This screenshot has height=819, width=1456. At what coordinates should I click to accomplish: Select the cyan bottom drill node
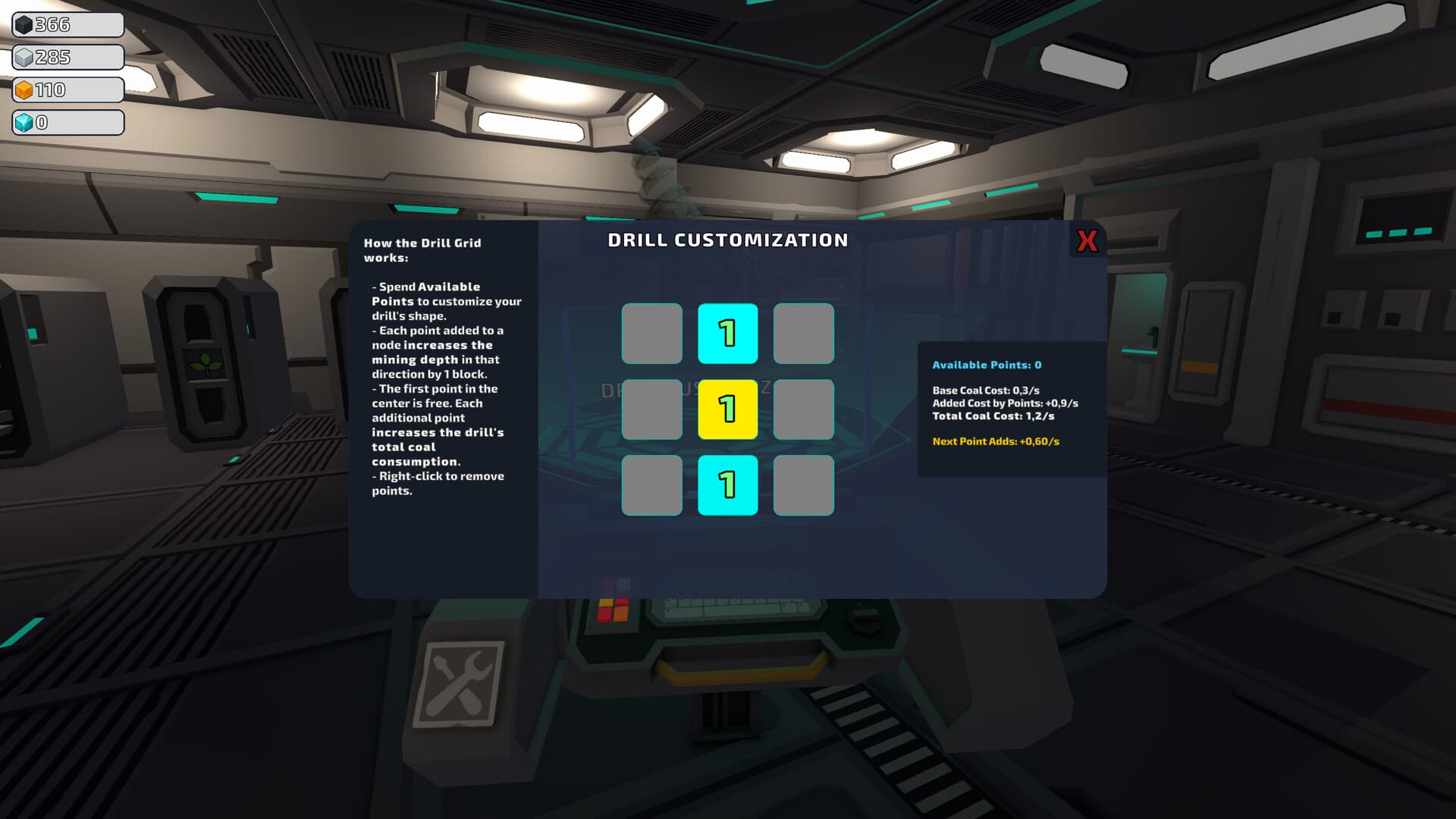click(x=727, y=486)
